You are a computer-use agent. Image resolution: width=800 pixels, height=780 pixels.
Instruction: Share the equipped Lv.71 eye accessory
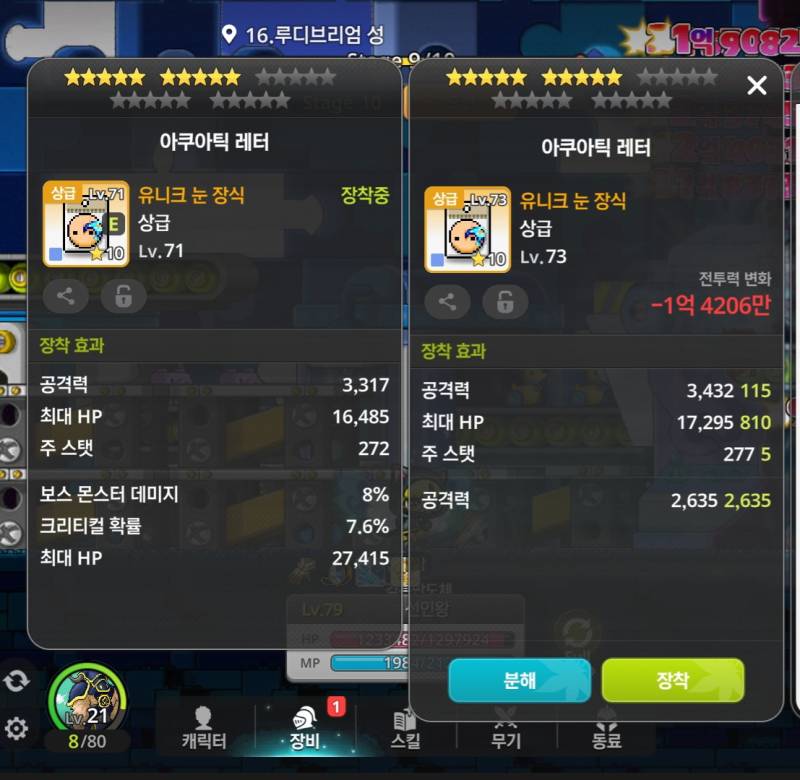[65, 296]
